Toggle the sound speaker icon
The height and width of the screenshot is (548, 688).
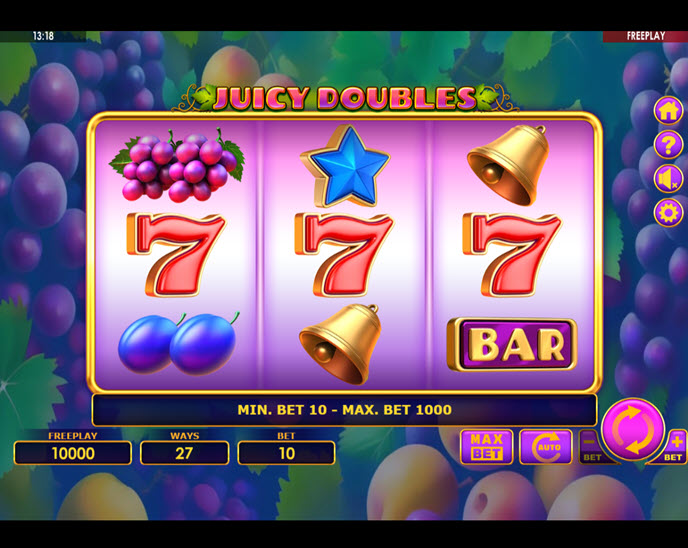coord(668,178)
